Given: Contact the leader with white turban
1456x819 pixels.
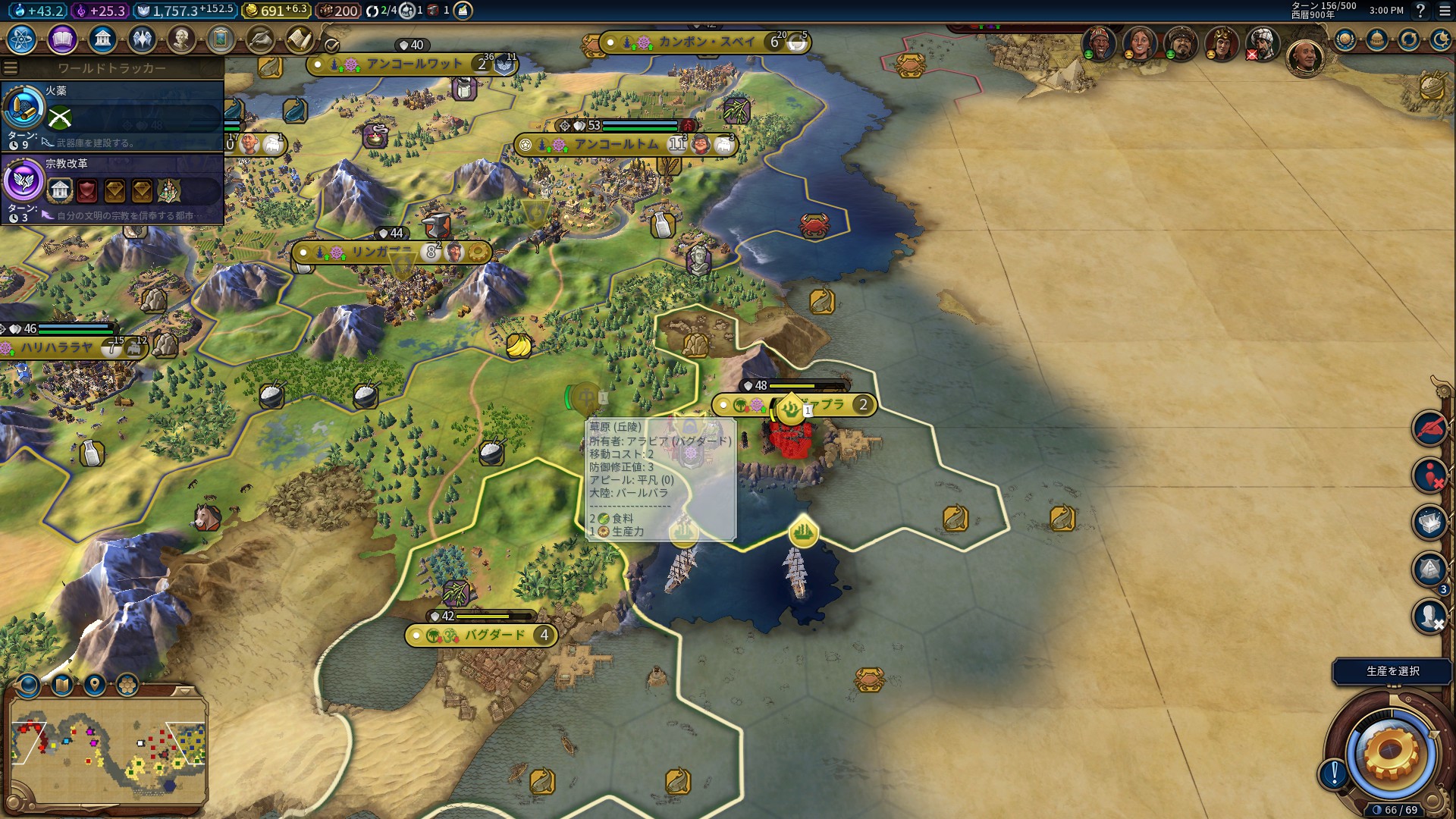Looking at the screenshot, I should (x=1262, y=43).
